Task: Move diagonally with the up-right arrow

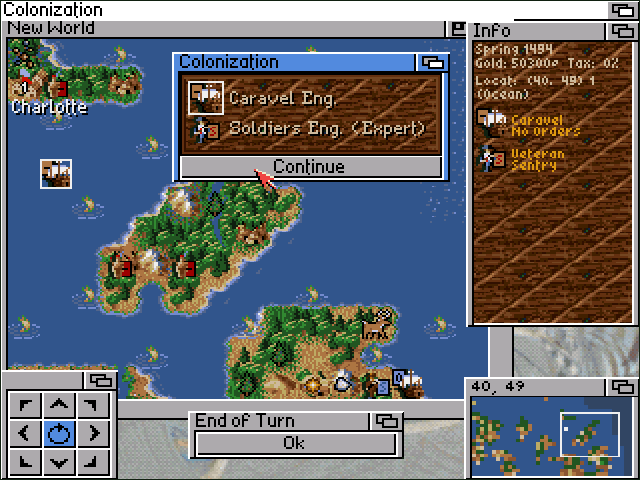Action: click(x=93, y=405)
